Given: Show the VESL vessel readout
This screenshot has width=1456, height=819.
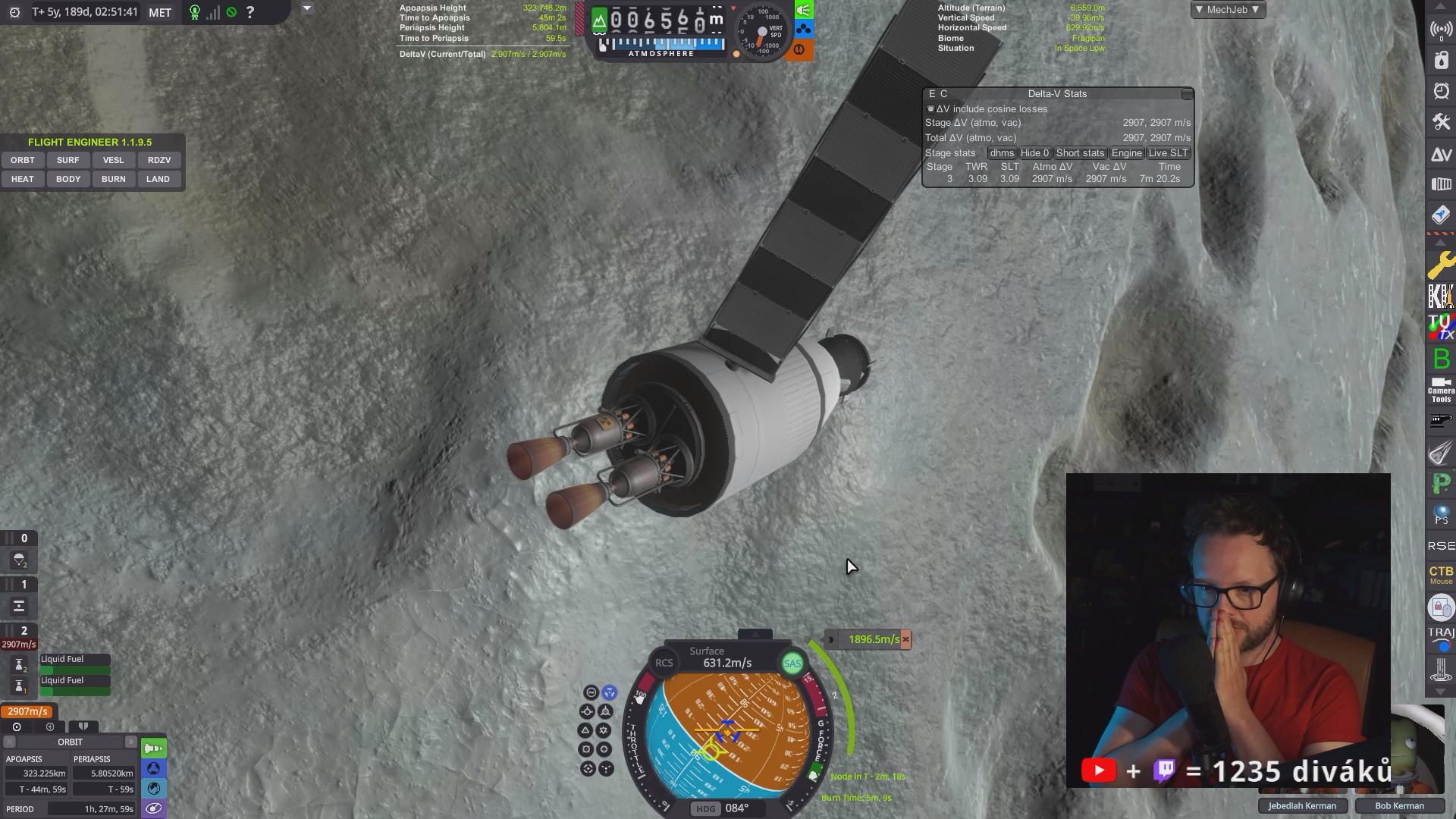Looking at the screenshot, I should pyautogui.click(x=113, y=160).
